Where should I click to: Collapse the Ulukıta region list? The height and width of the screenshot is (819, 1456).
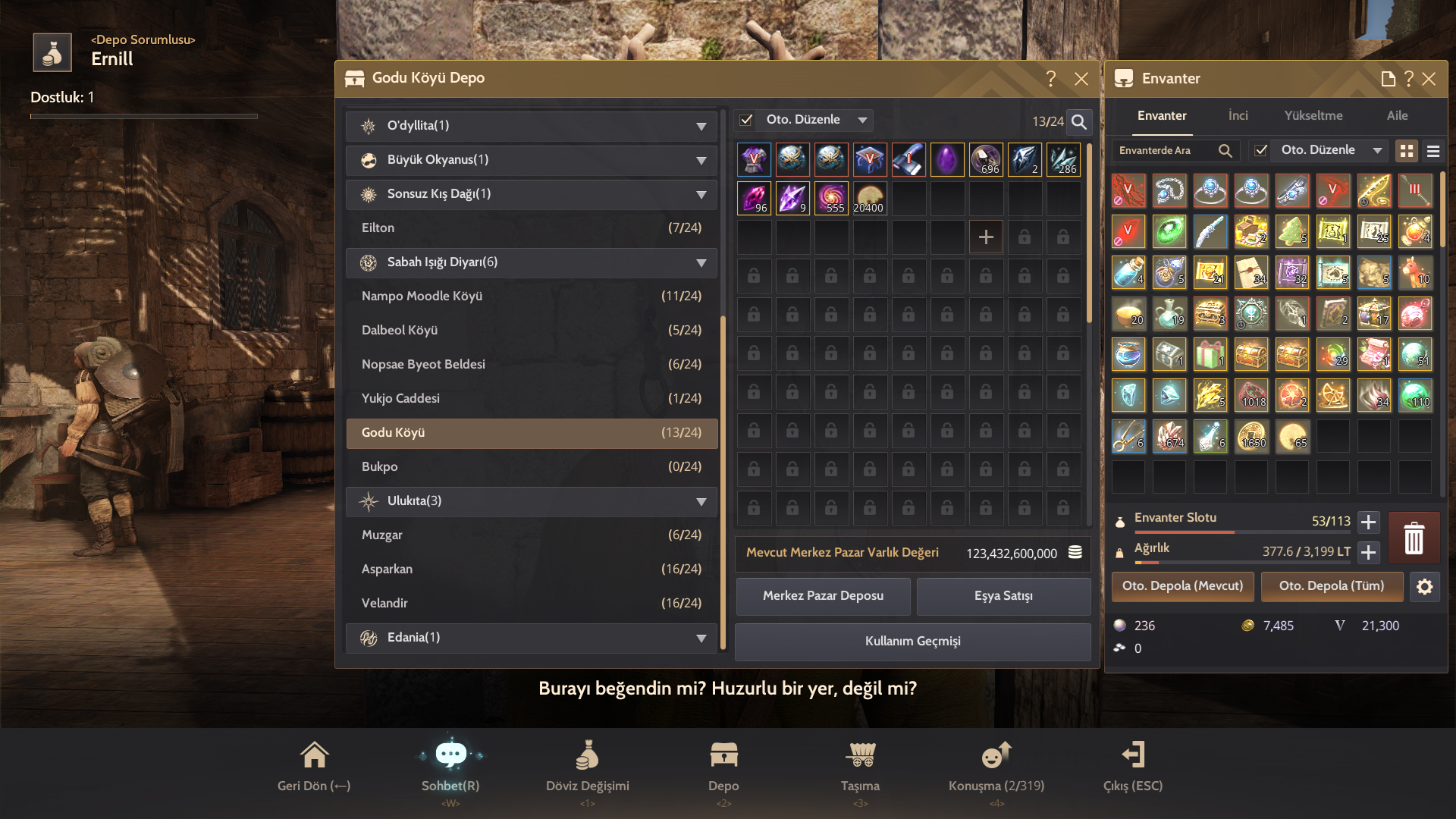click(701, 501)
